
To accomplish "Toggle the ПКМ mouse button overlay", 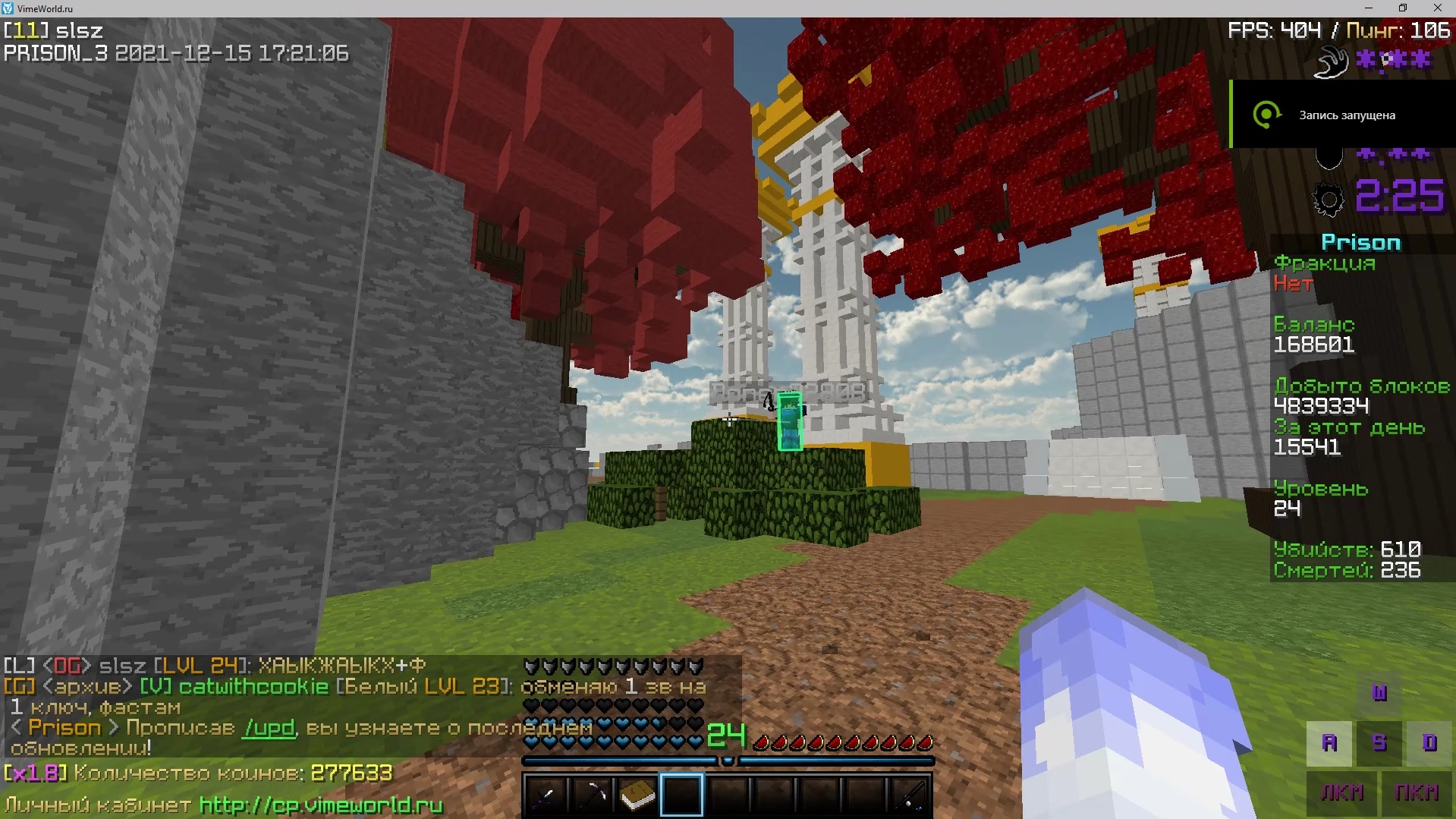I will pos(1416,792).
